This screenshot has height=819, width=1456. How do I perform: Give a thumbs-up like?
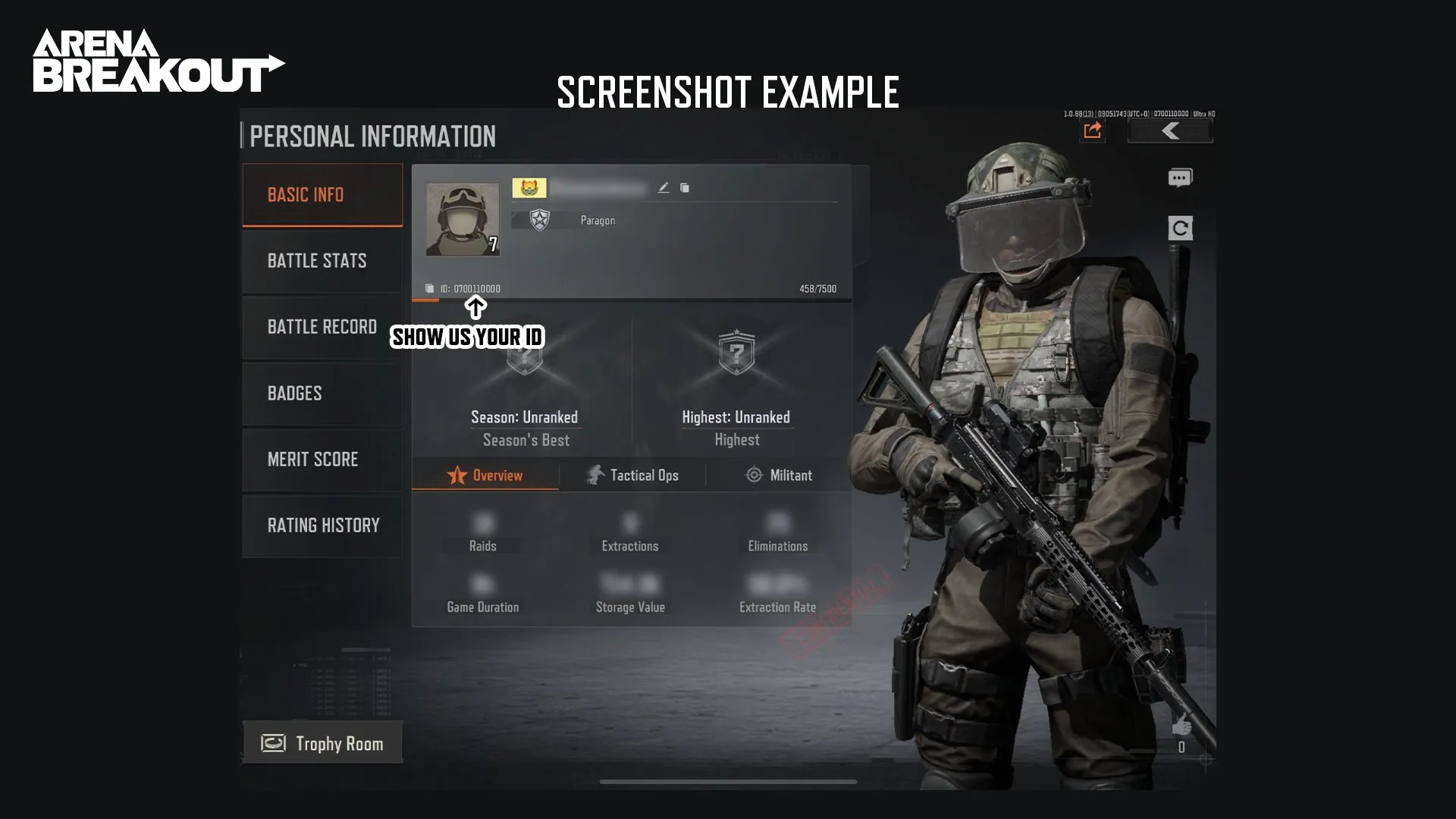coord(1181,726)
